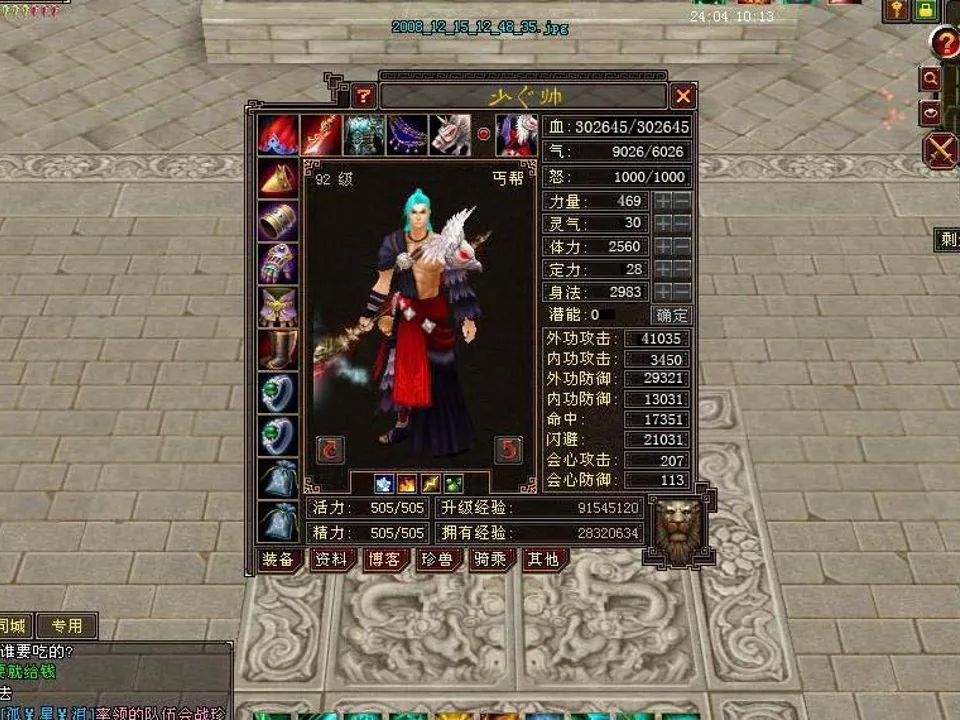Activate the crossed swords icon

[x=941, y=151]
